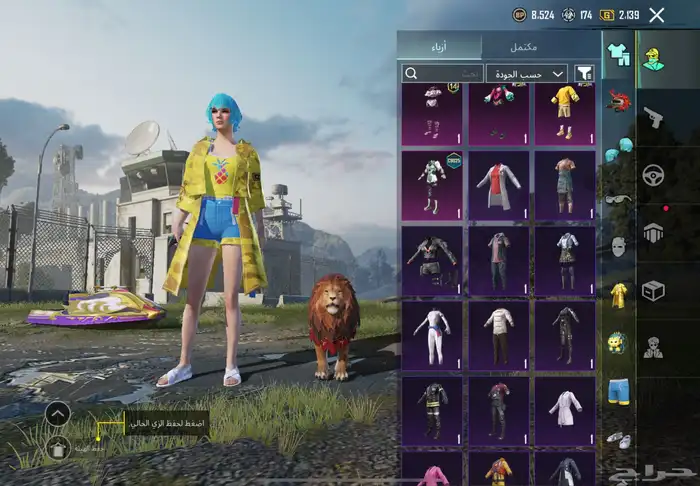Open the clothing category with shirt icon

[618, 53]
